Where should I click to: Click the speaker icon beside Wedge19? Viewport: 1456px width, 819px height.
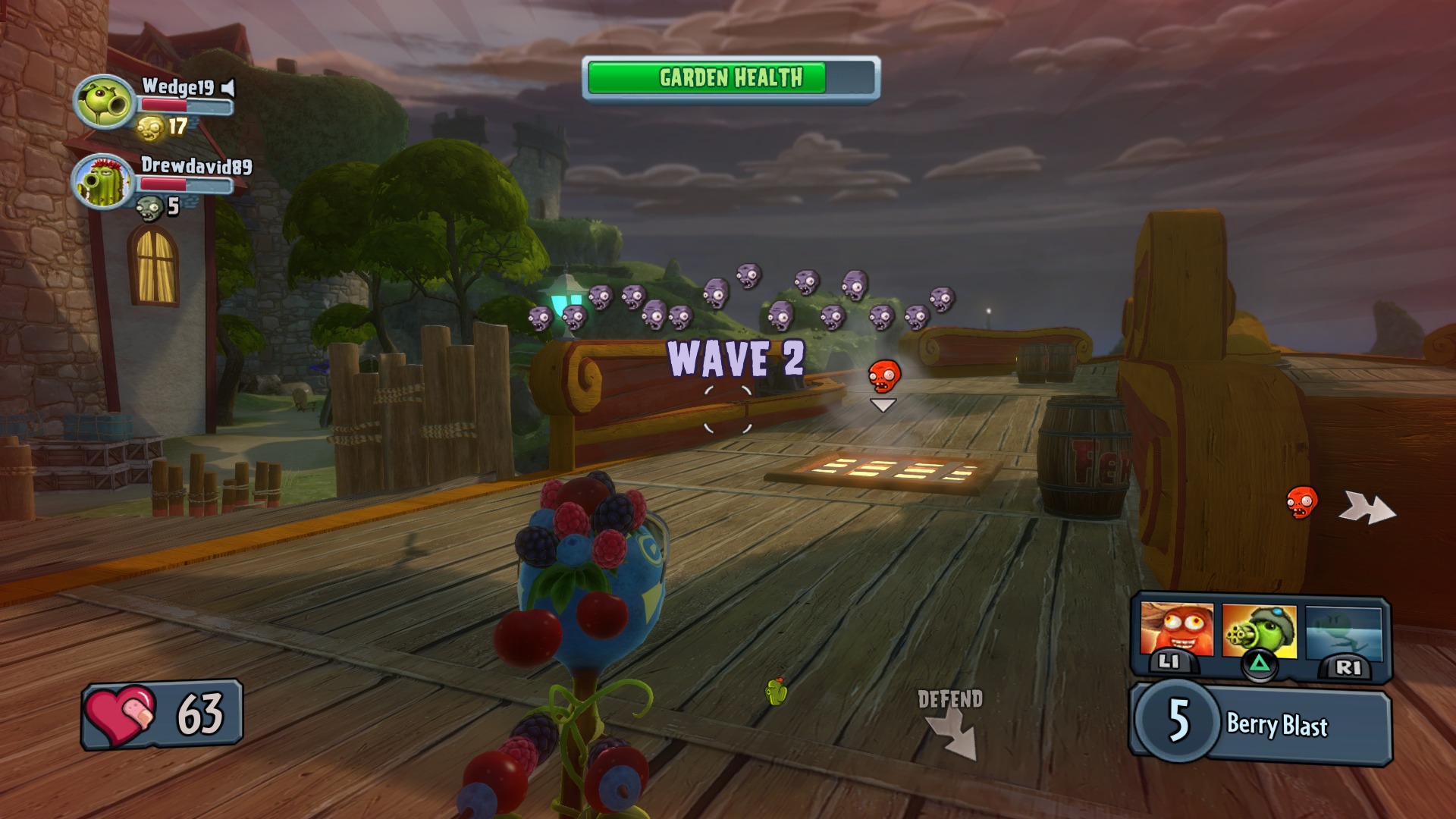(x=228, y=88)
